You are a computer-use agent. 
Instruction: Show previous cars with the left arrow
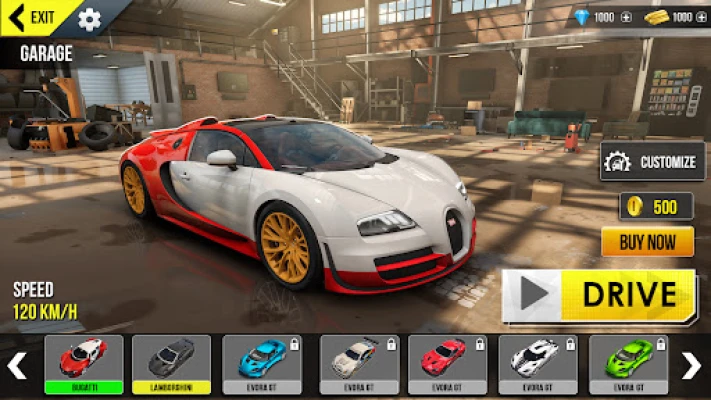17,365
